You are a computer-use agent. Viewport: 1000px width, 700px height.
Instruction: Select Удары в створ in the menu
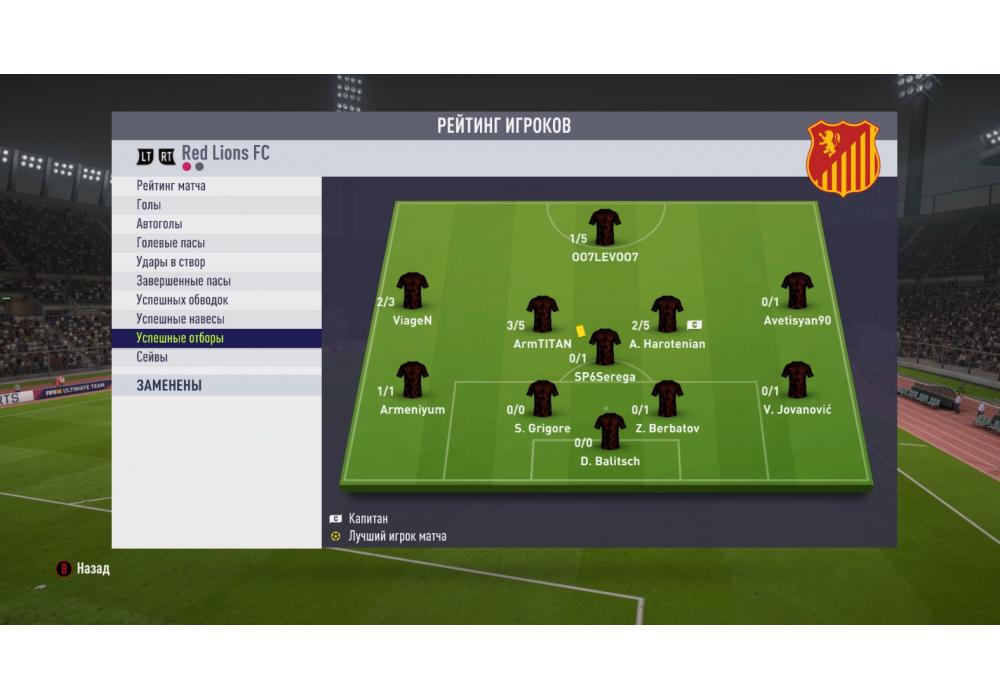click(216, 262)
